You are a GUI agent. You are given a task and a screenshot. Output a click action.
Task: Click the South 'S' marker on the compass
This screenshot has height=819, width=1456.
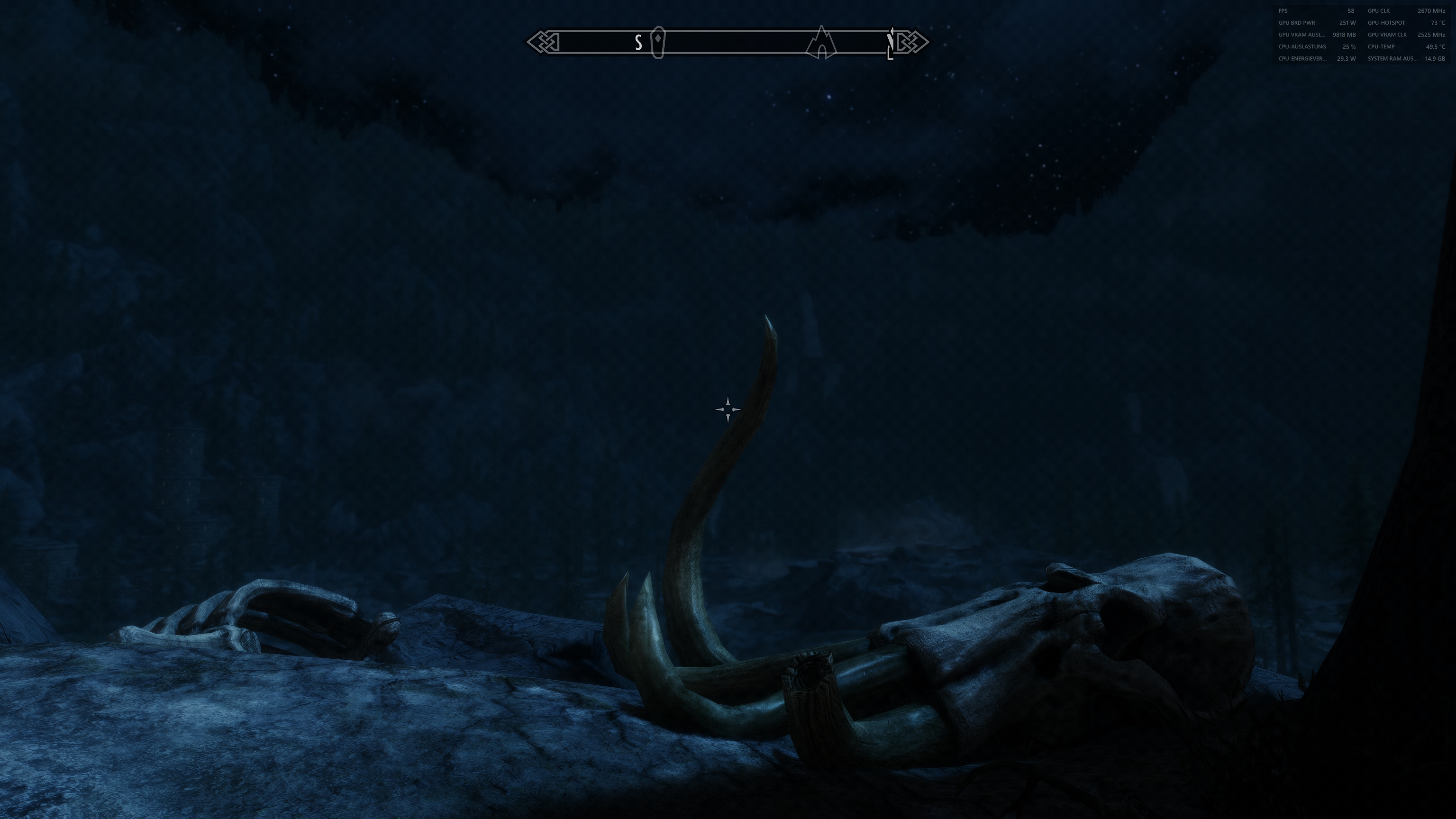point(638,41)
